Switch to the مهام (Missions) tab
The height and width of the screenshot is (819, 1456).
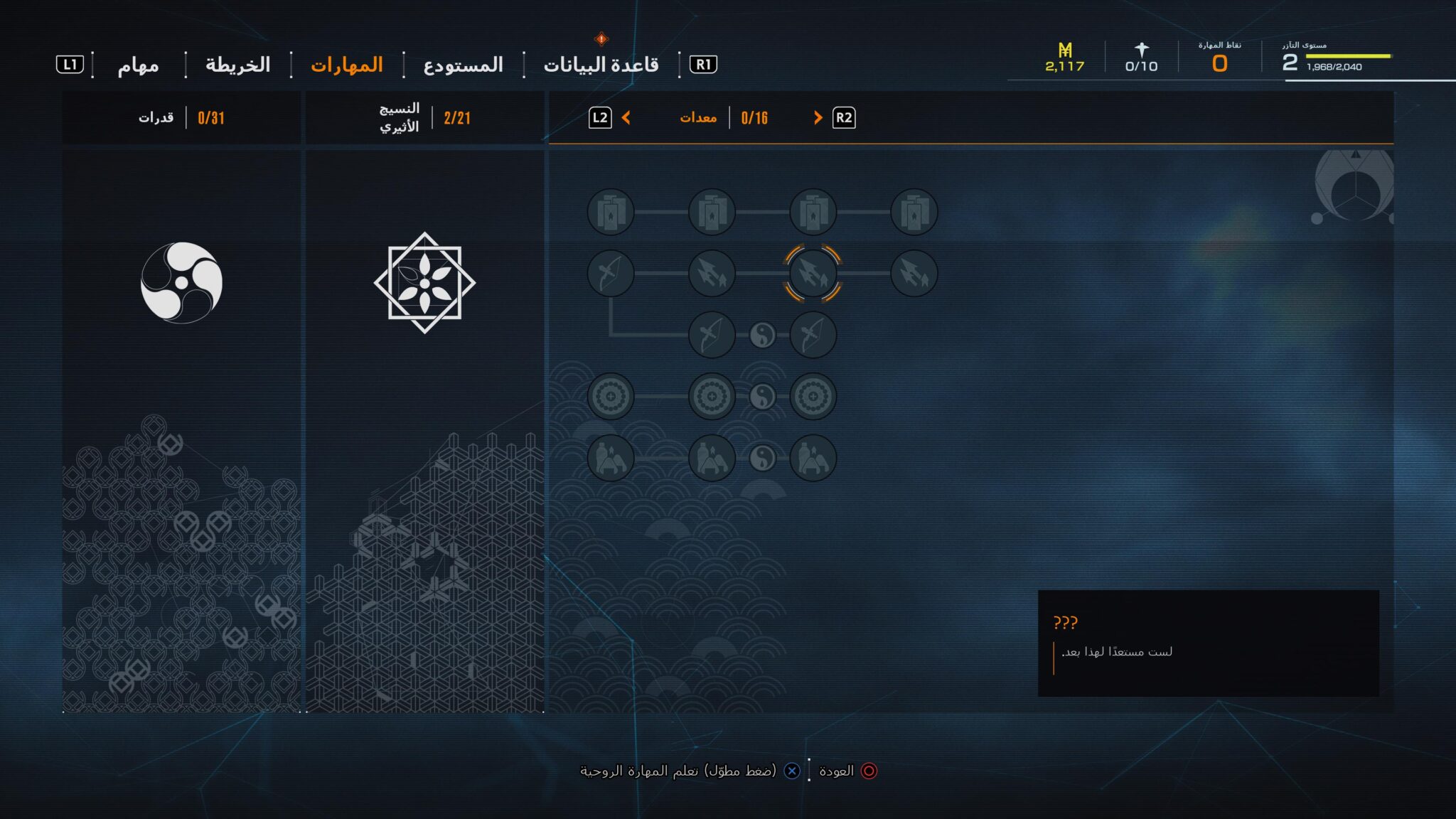[138, 65]
